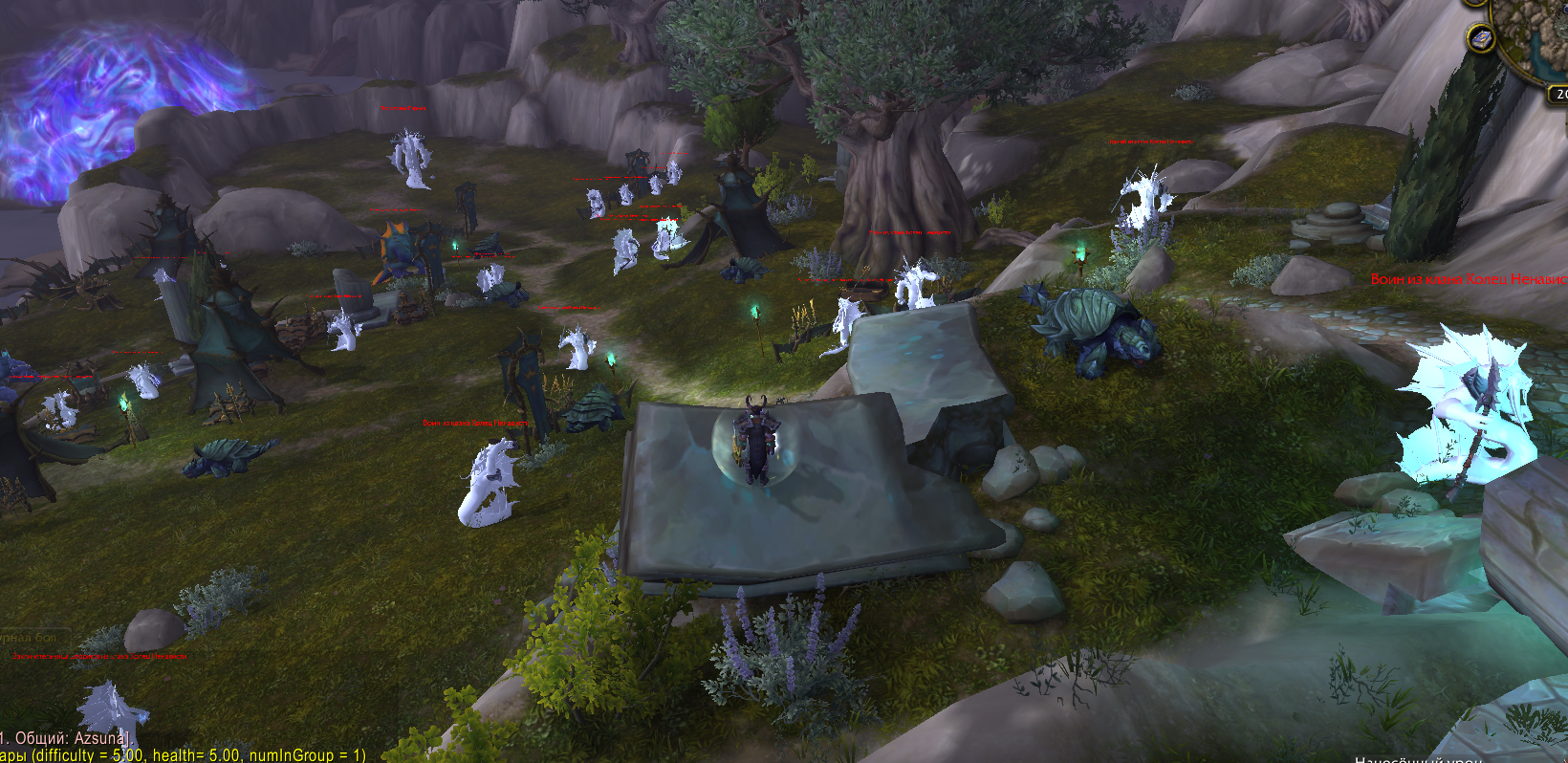Click the Общий: Azsuna channel line in chat
1568x763 pixels.
pos(64,738)
